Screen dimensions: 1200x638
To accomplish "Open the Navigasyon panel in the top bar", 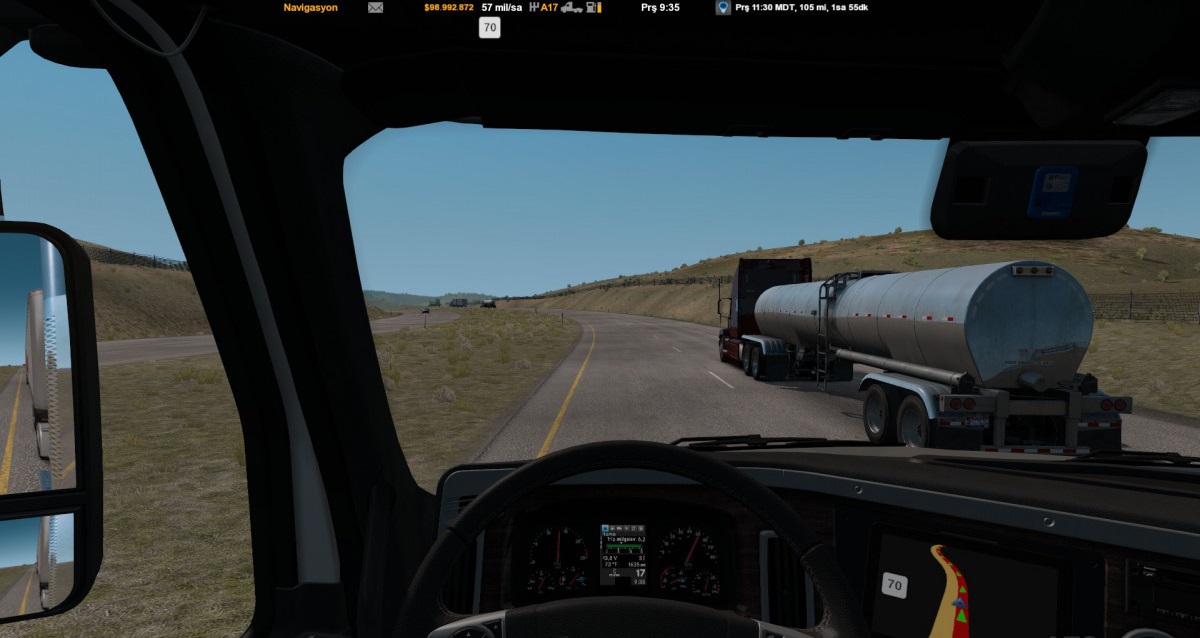I will (310, 7).
